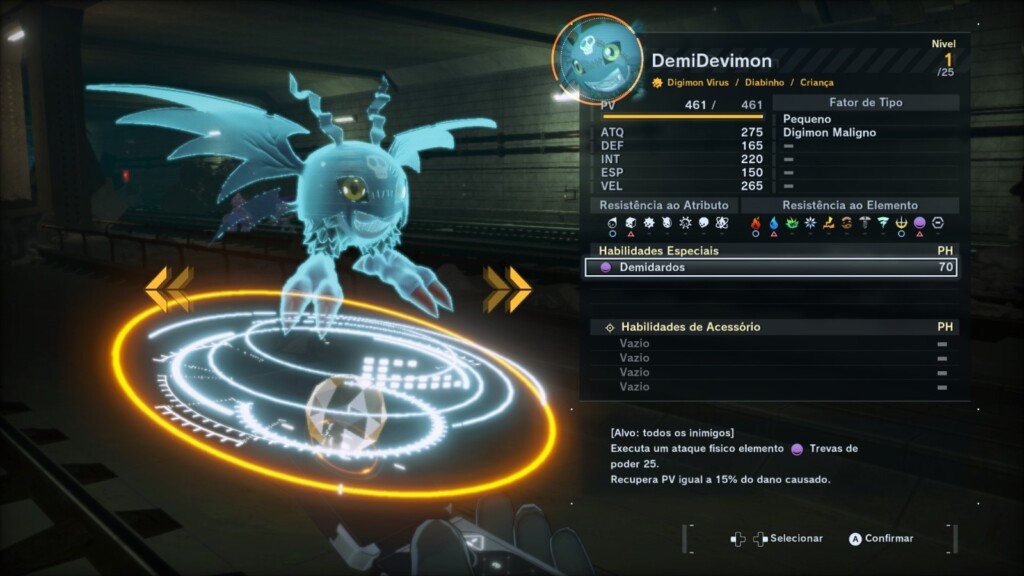Show the previous Digimon with the left yellow arrows
The image size is (1024, 576).
pos(168,289)
